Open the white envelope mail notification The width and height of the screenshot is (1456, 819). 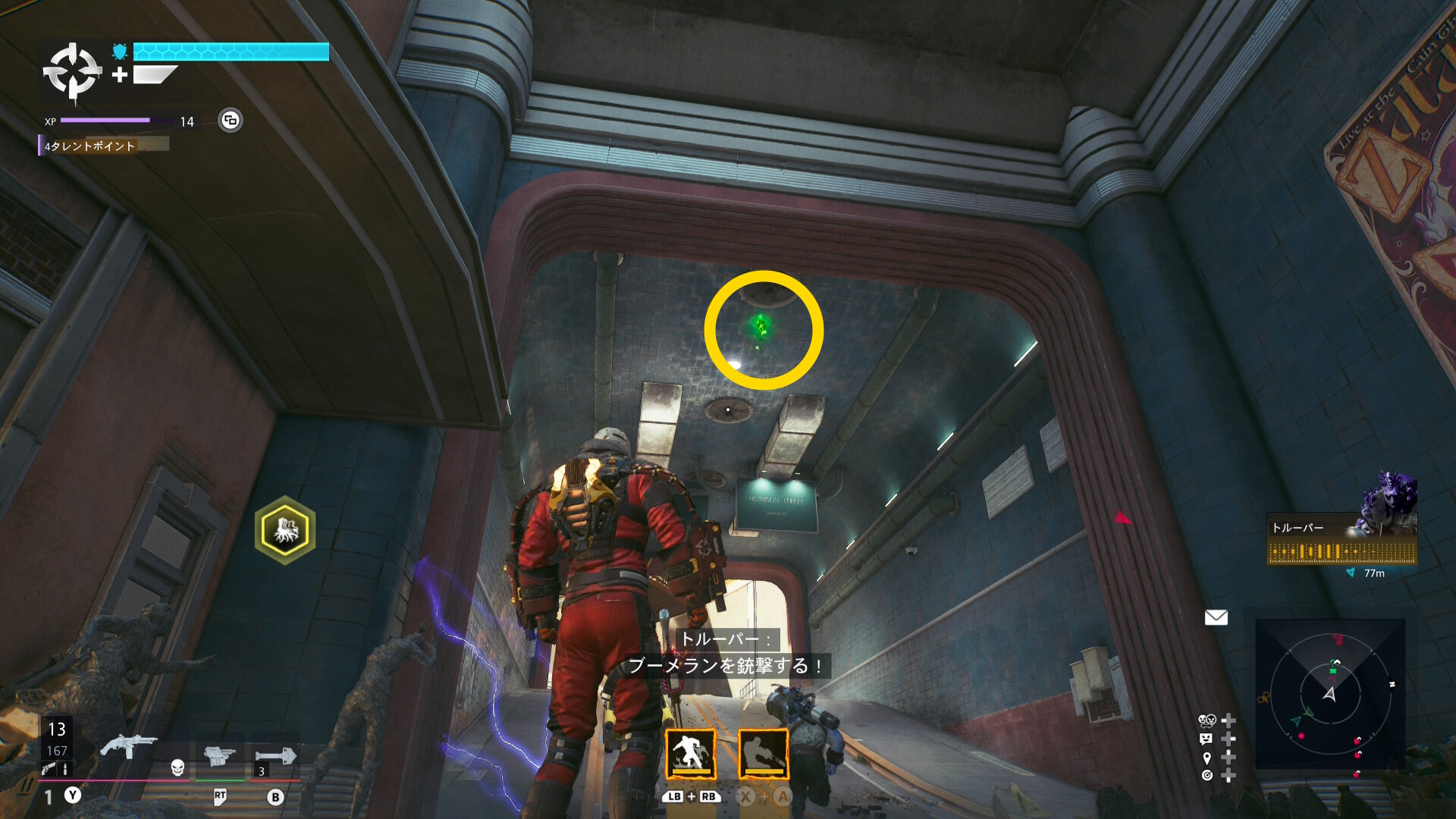click(x=1216, y=618)
